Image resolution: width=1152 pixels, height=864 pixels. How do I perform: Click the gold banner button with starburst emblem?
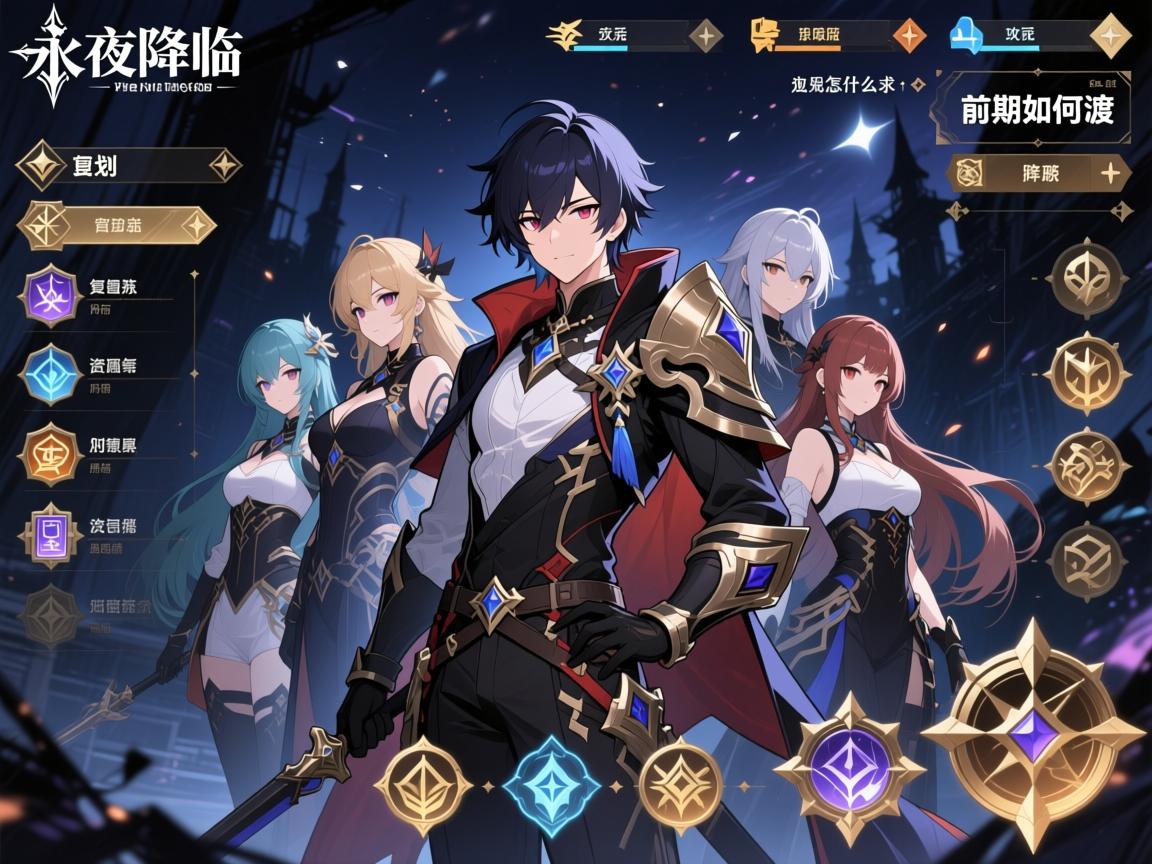point(118,226)
